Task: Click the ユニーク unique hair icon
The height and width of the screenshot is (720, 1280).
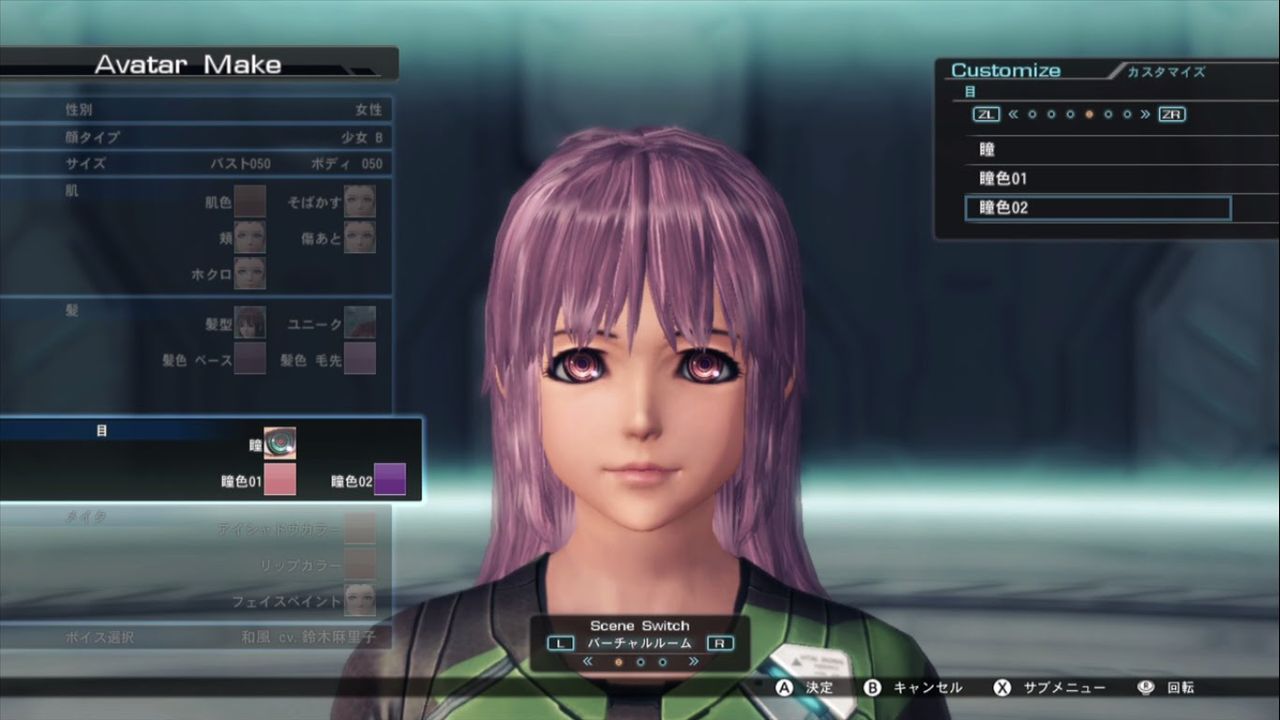Action: point(360,322)
